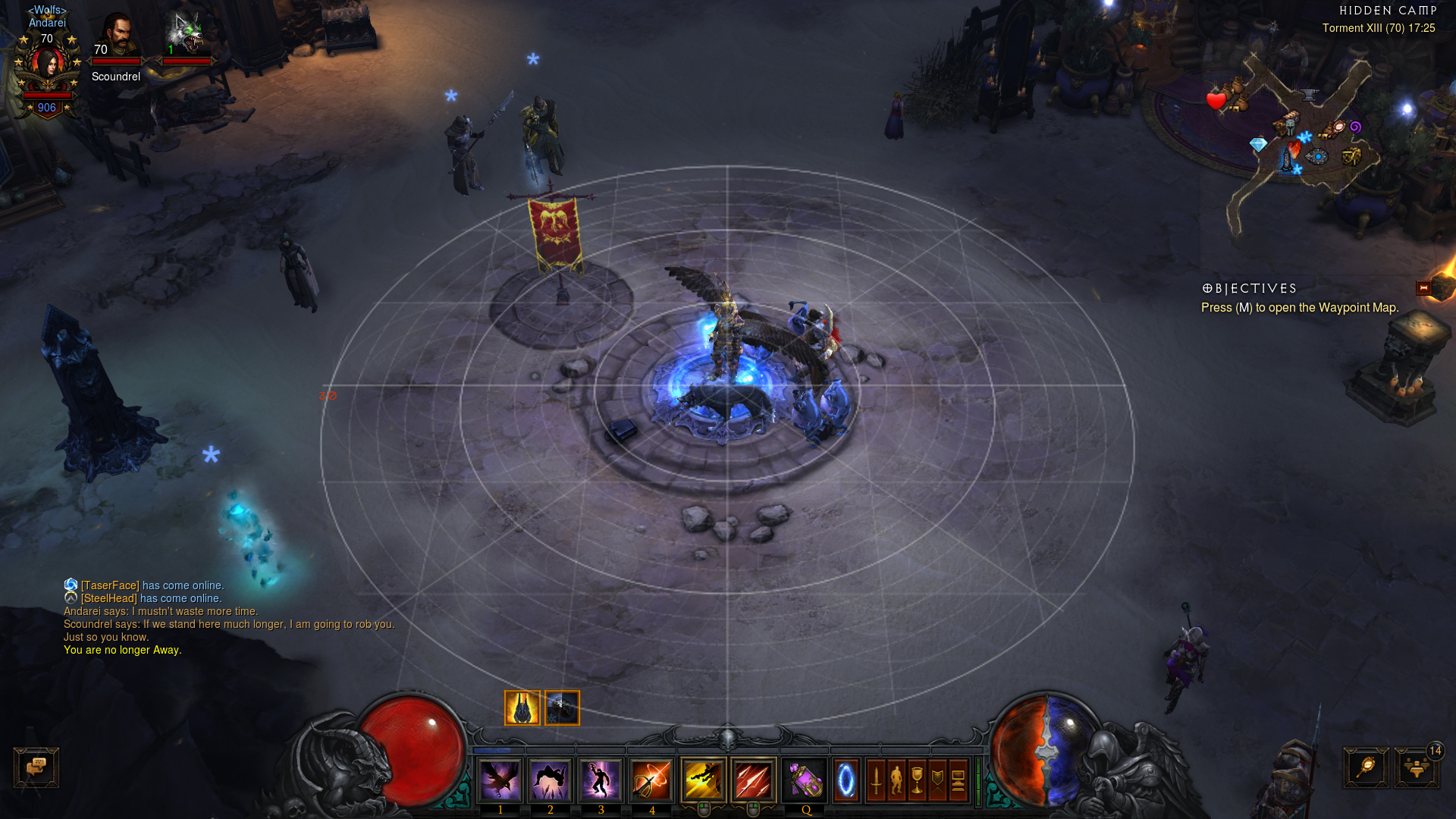Click Andarei's player portrait
The height and width of the screenshot is (819, 1456).
[47, 67]
